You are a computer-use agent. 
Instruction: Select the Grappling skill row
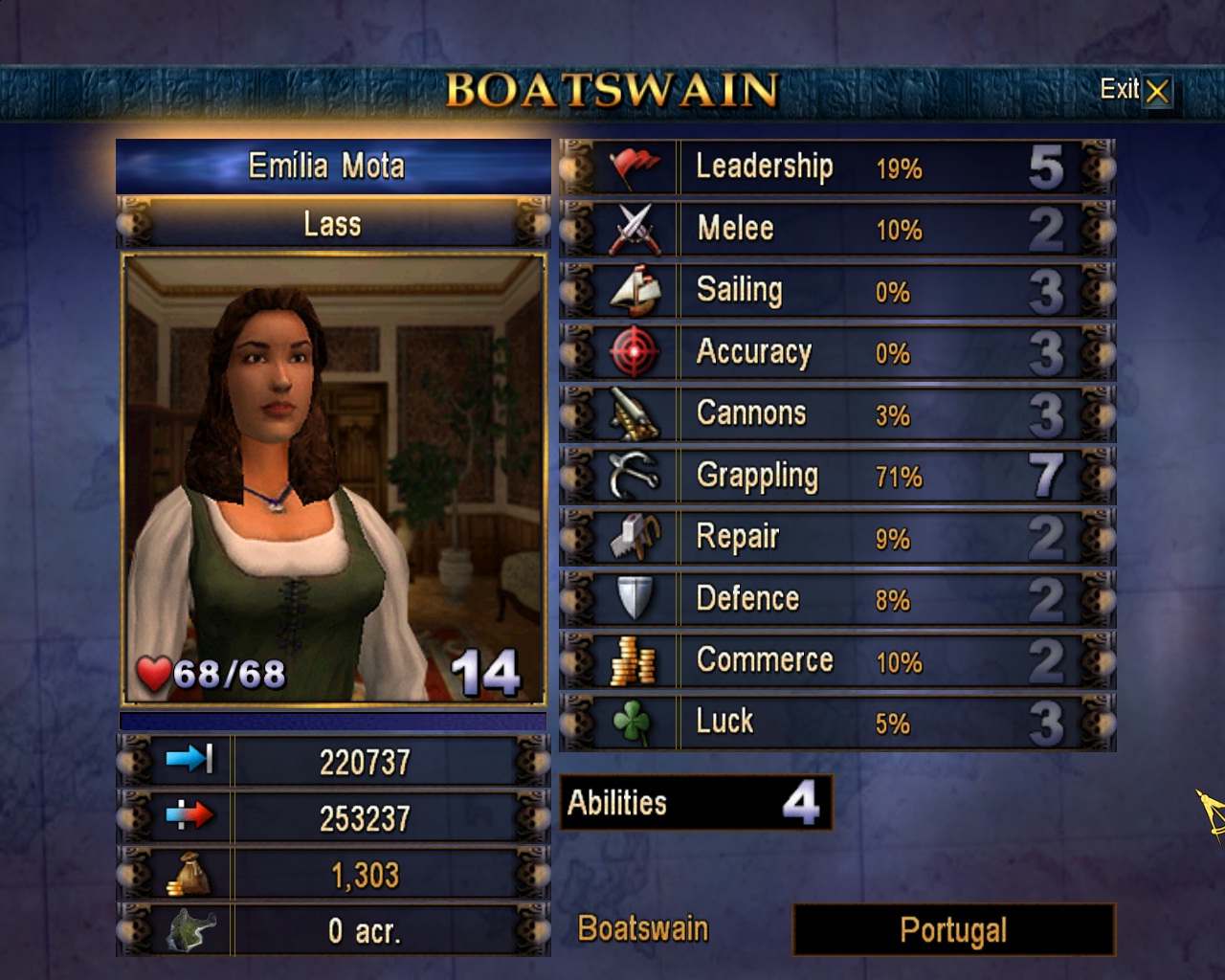837,476
